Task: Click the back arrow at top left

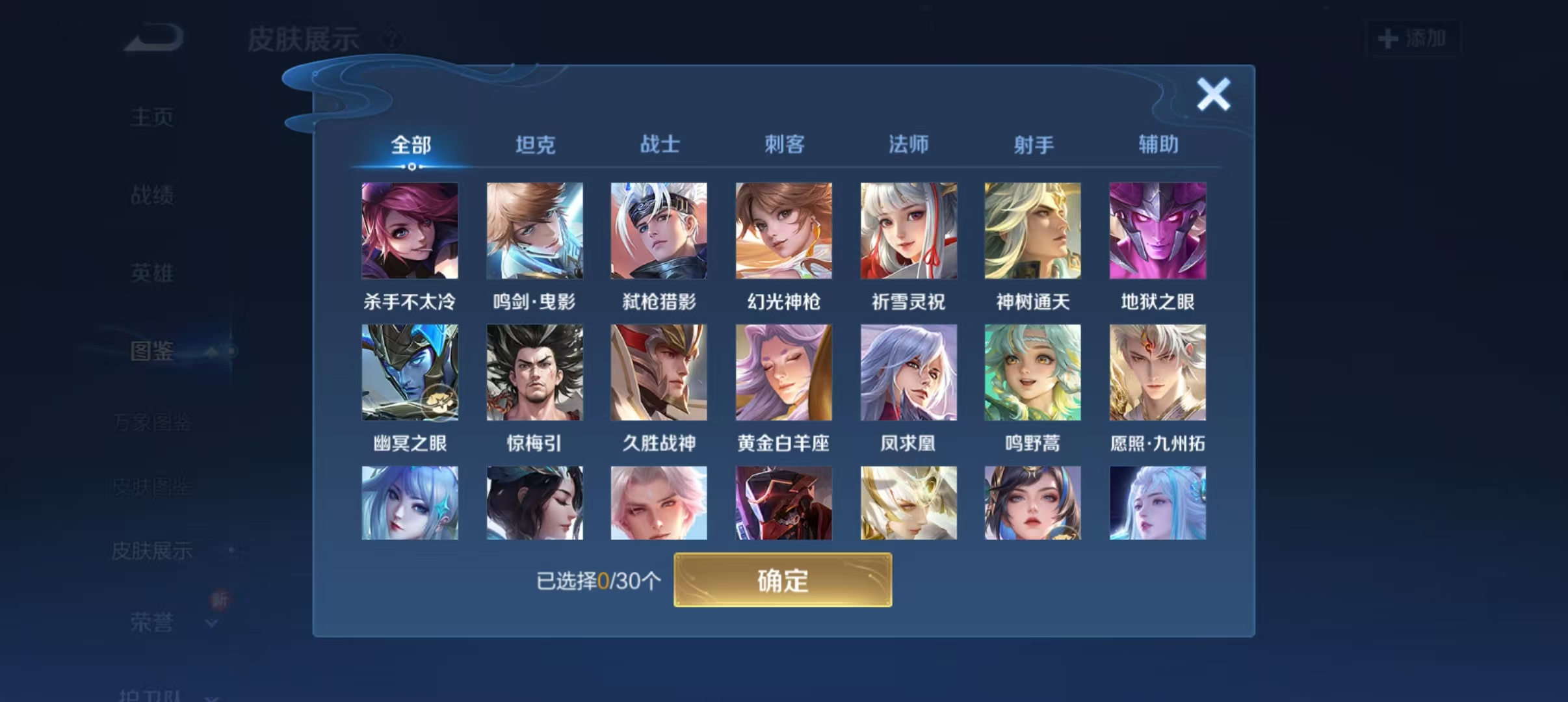Action: point(146,39)
